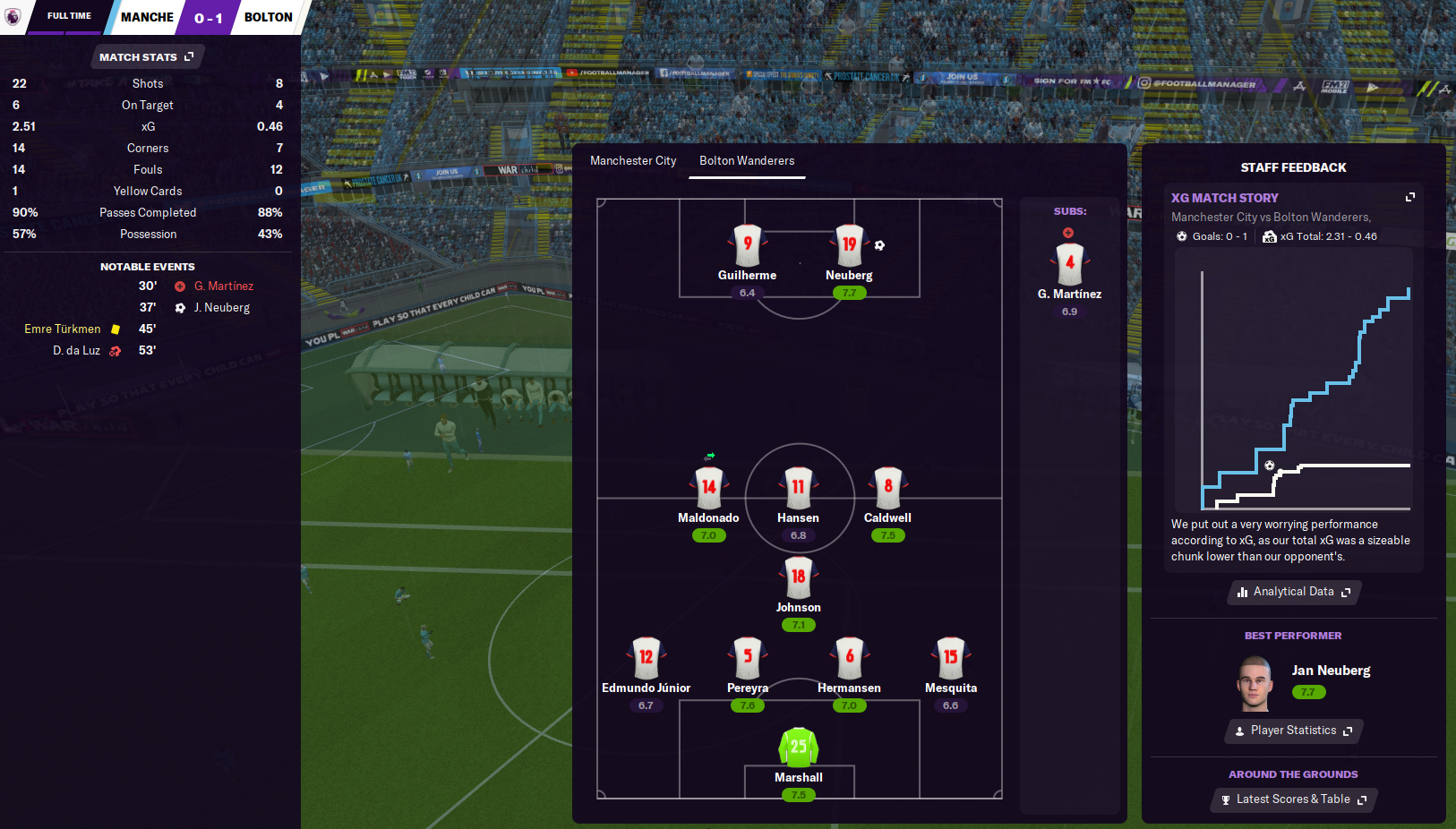
Task: Click Maldonado's number 14 shirt
Action: point(708,488)
